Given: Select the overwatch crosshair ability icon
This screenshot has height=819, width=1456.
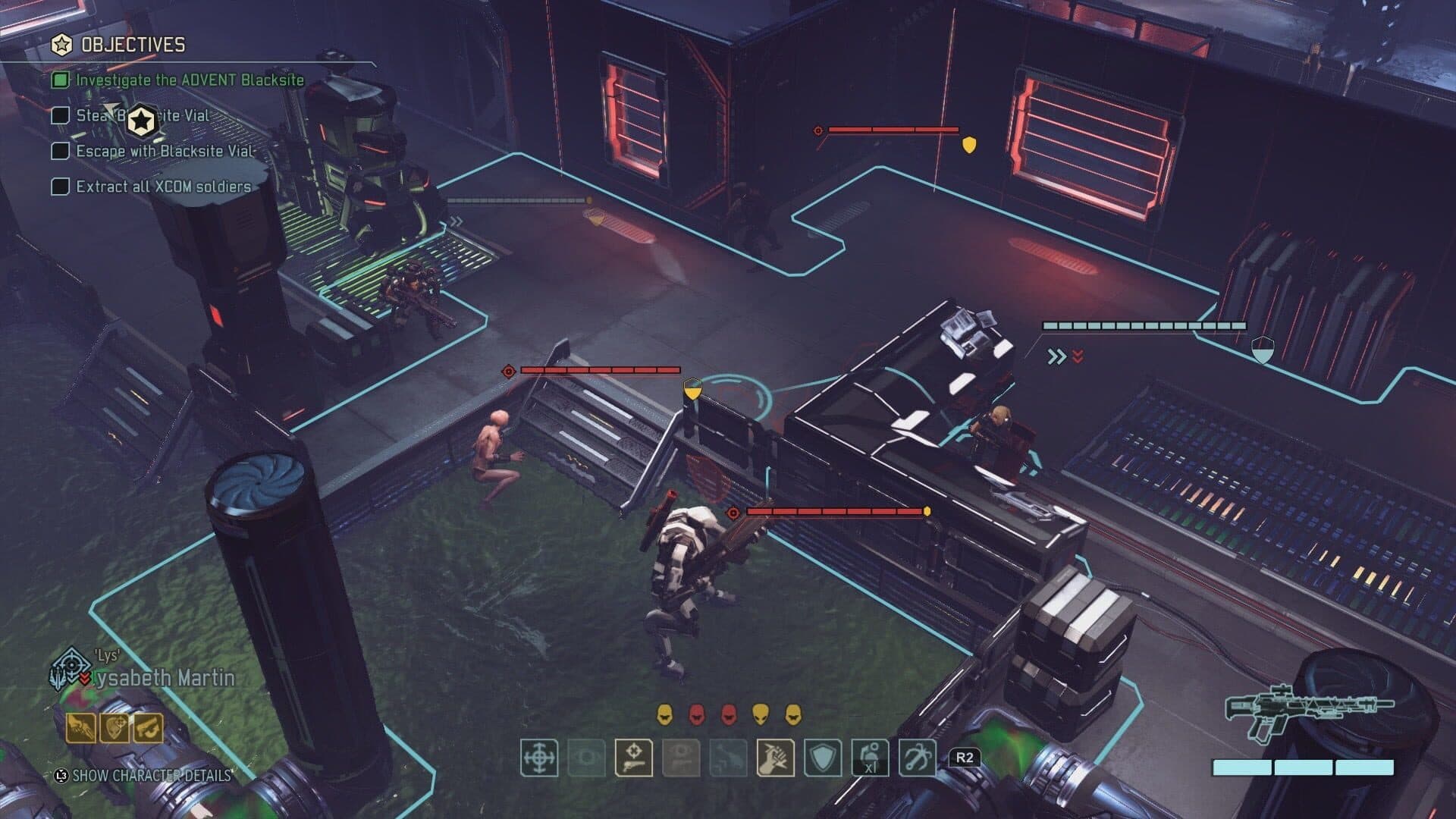Looking at the screenshot, I should (538, 758).
